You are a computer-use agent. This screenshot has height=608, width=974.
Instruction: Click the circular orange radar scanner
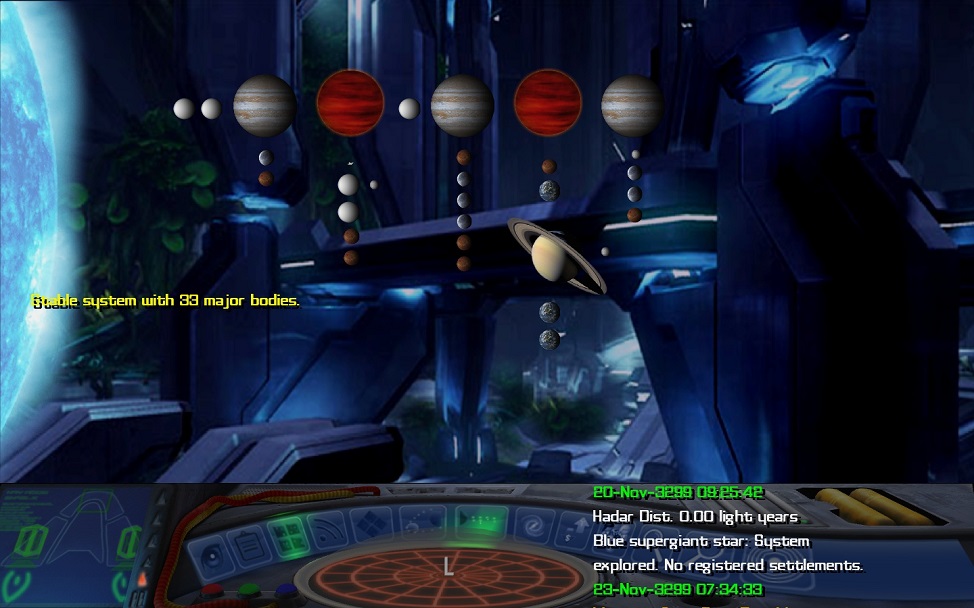447,575
